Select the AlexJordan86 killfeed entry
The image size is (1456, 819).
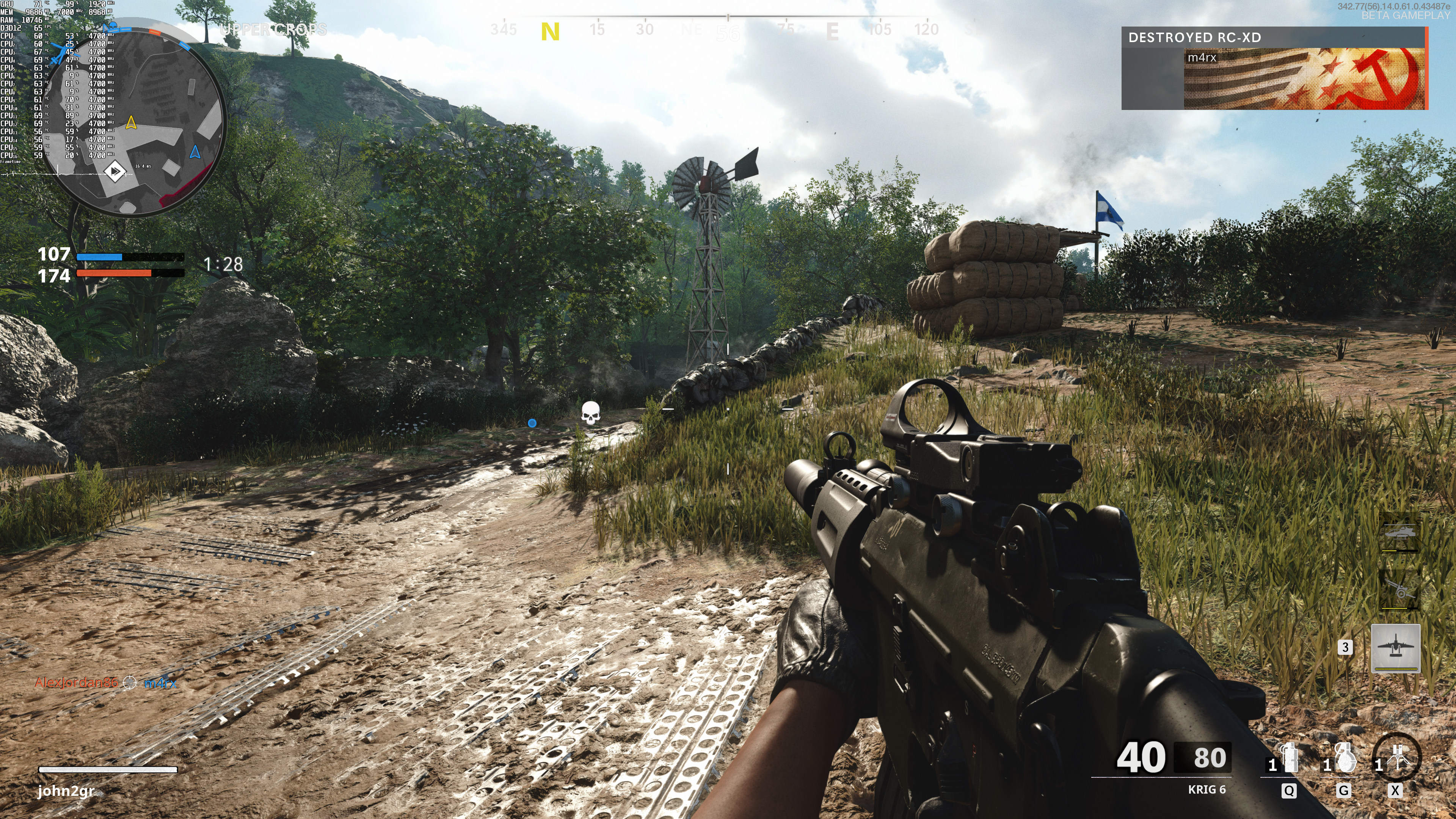tap(76, 683)
